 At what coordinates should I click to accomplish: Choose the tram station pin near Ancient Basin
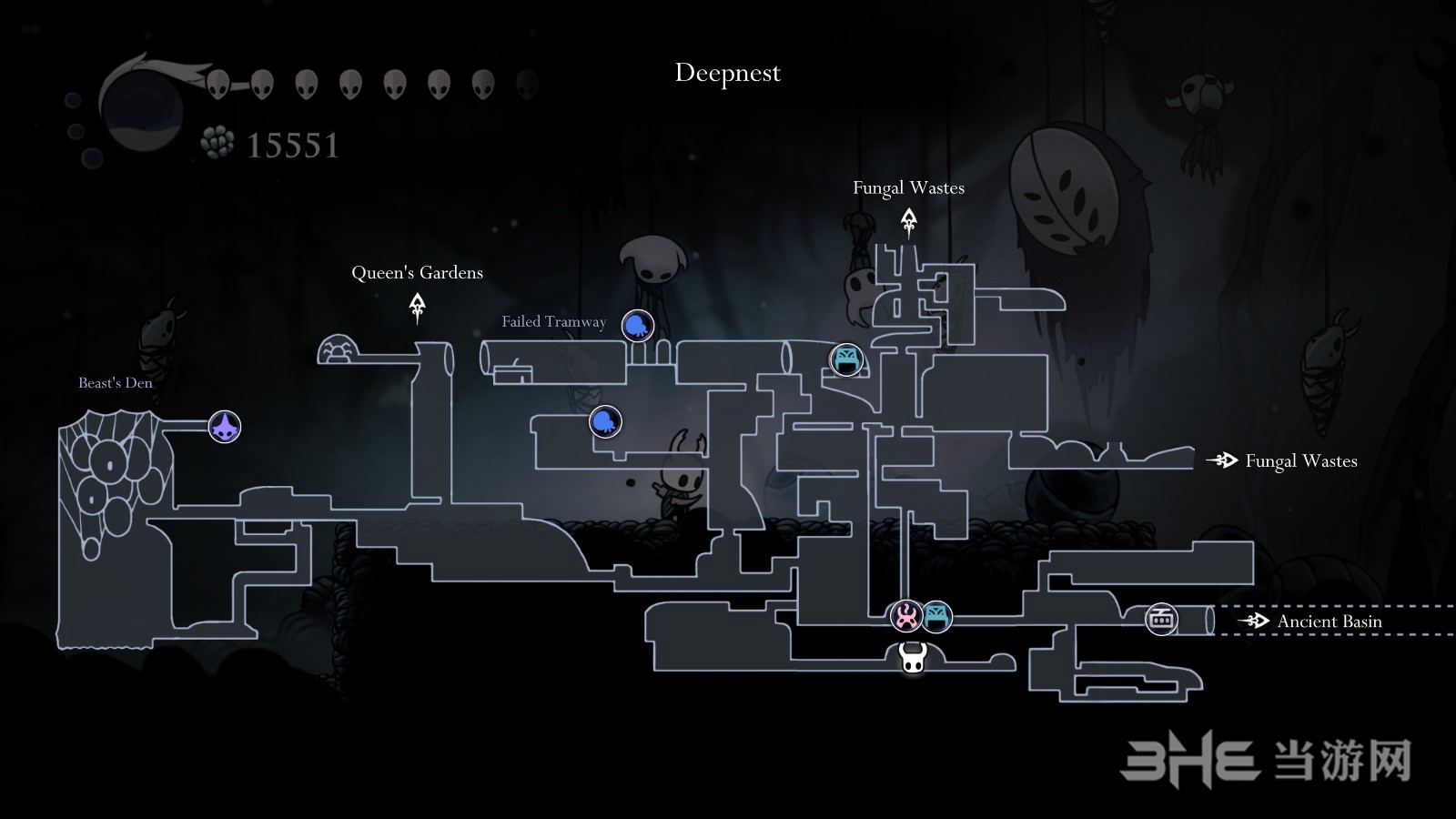[1161, 620]
